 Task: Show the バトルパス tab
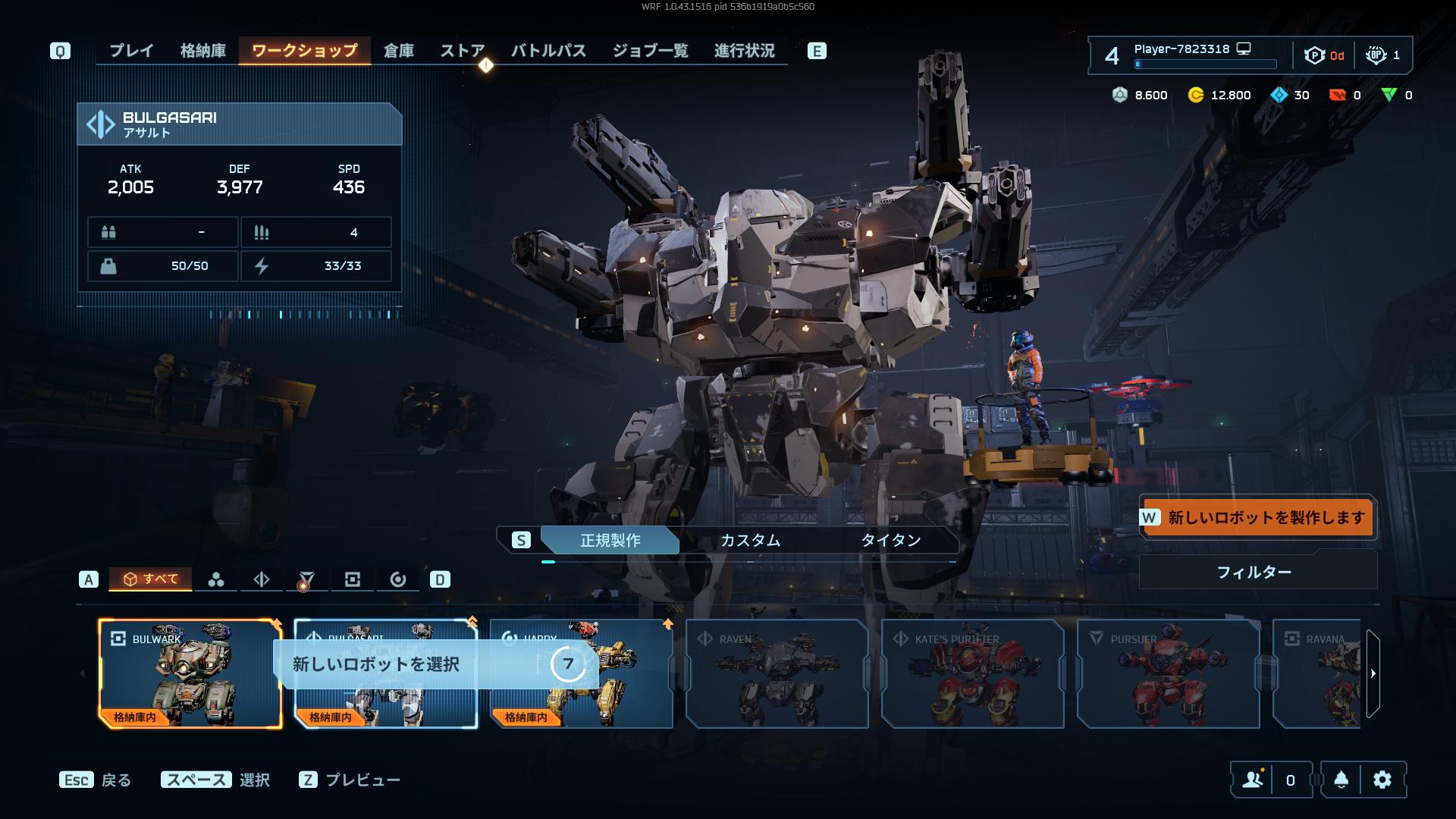pos(548,51)
